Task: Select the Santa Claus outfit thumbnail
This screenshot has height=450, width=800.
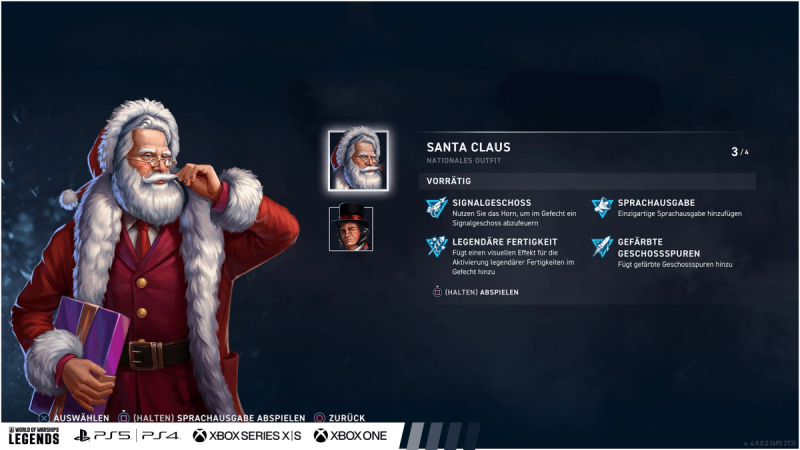Action: coord(358,160)
